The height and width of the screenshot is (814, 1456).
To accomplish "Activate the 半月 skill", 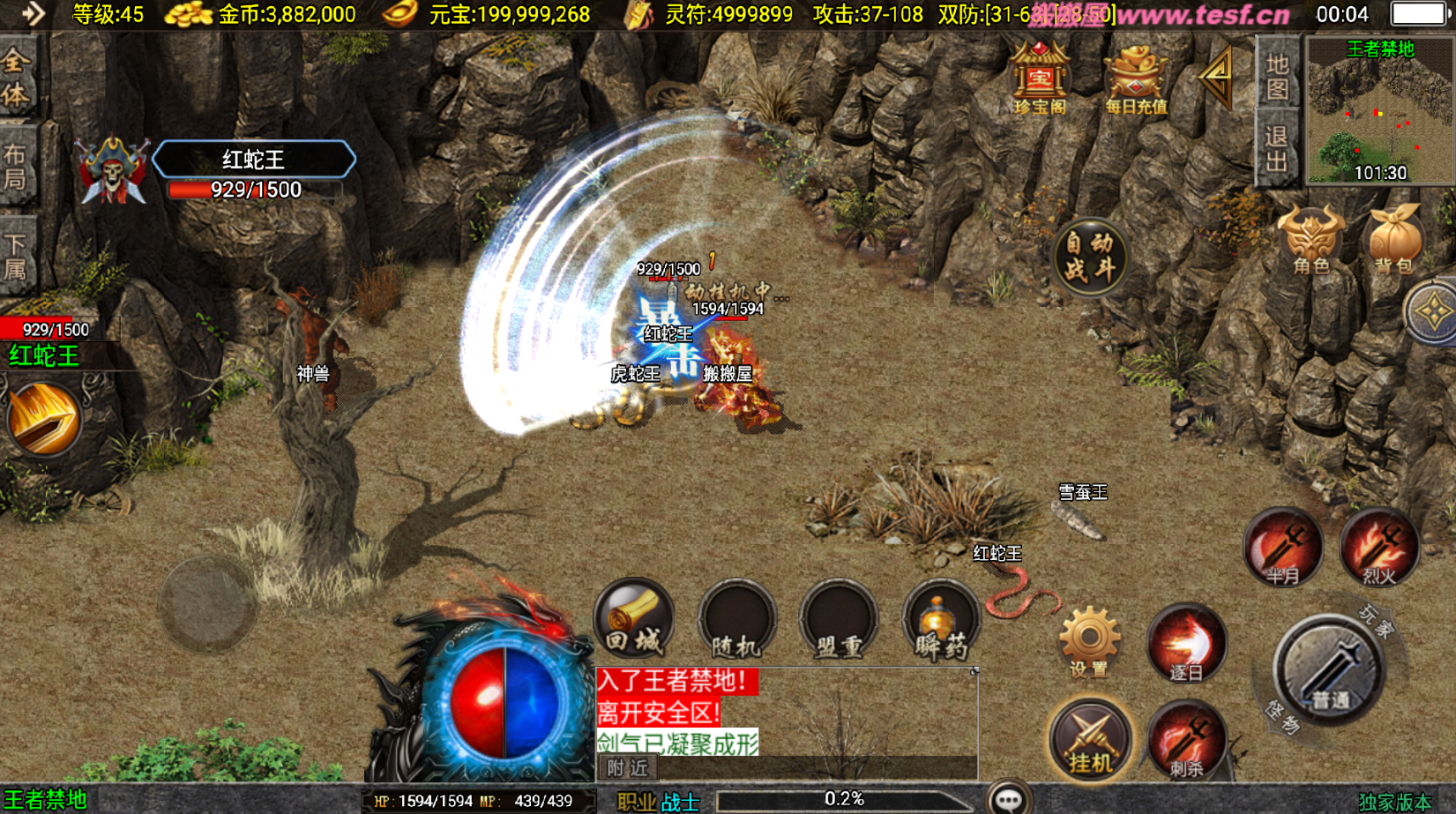I will pos(1283,548).
